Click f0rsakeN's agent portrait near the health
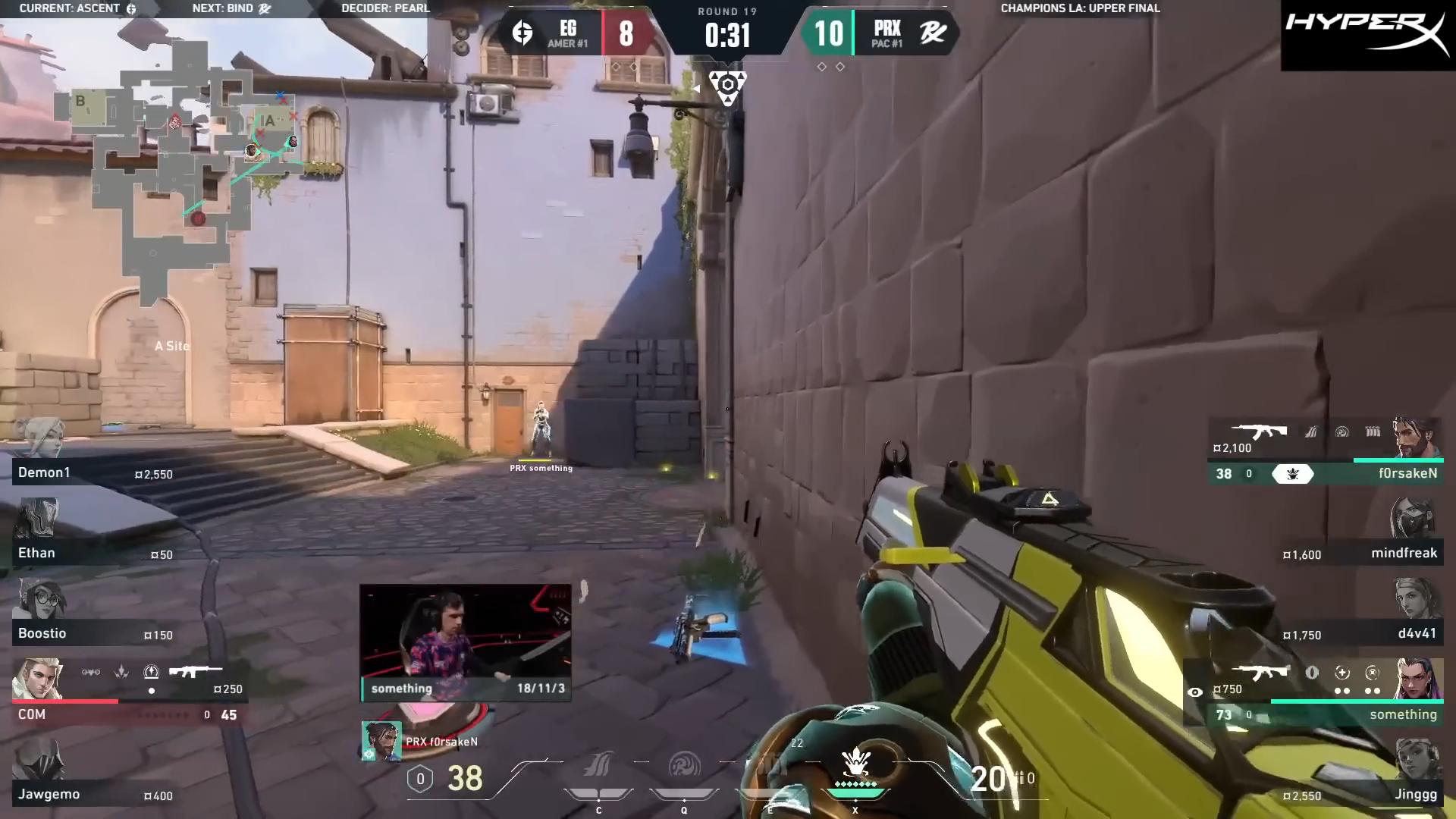 381,741
